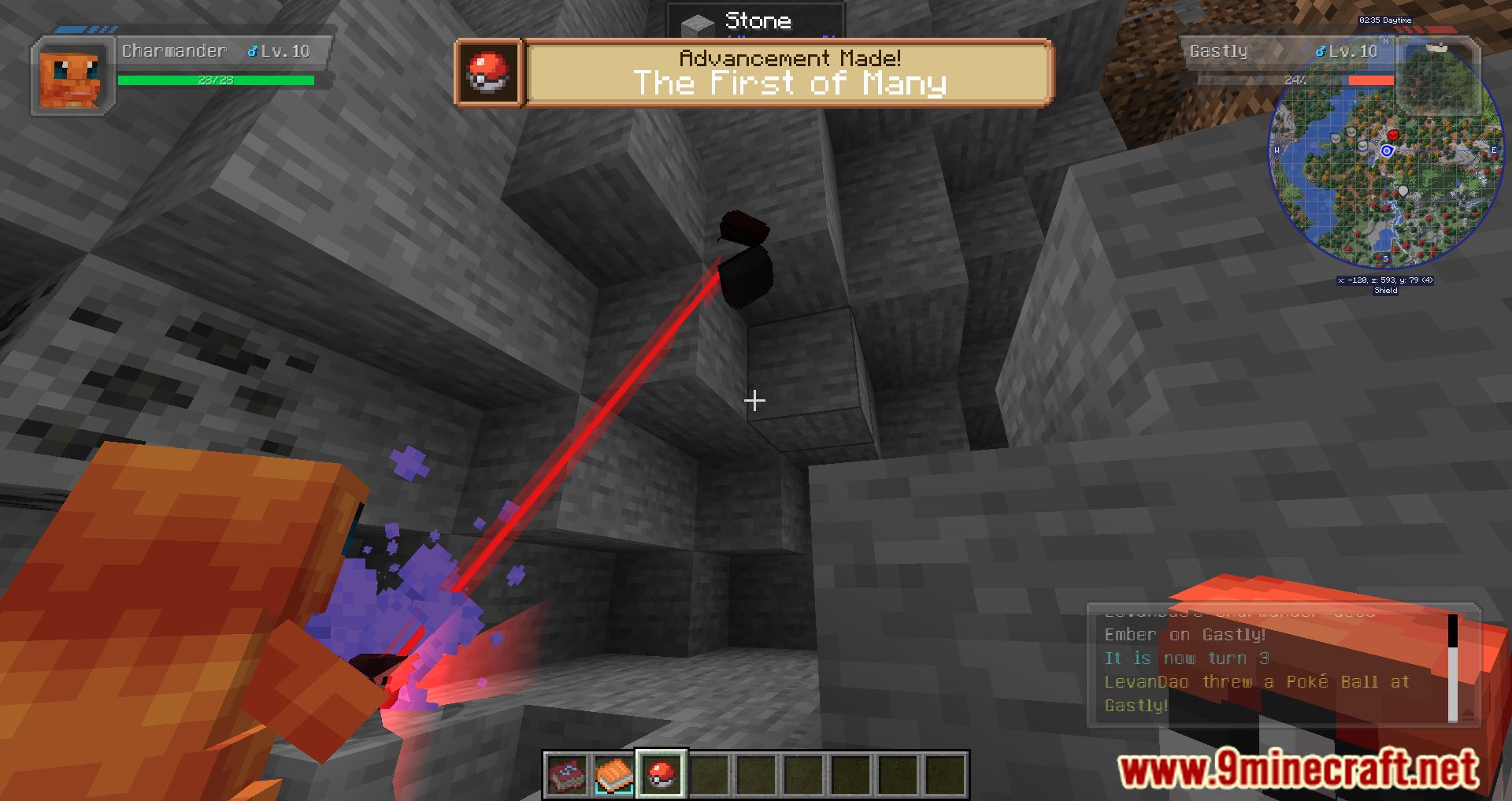Click the Stone block tooltip
The width and height of the screenshot is (1512, 801).
754,21
